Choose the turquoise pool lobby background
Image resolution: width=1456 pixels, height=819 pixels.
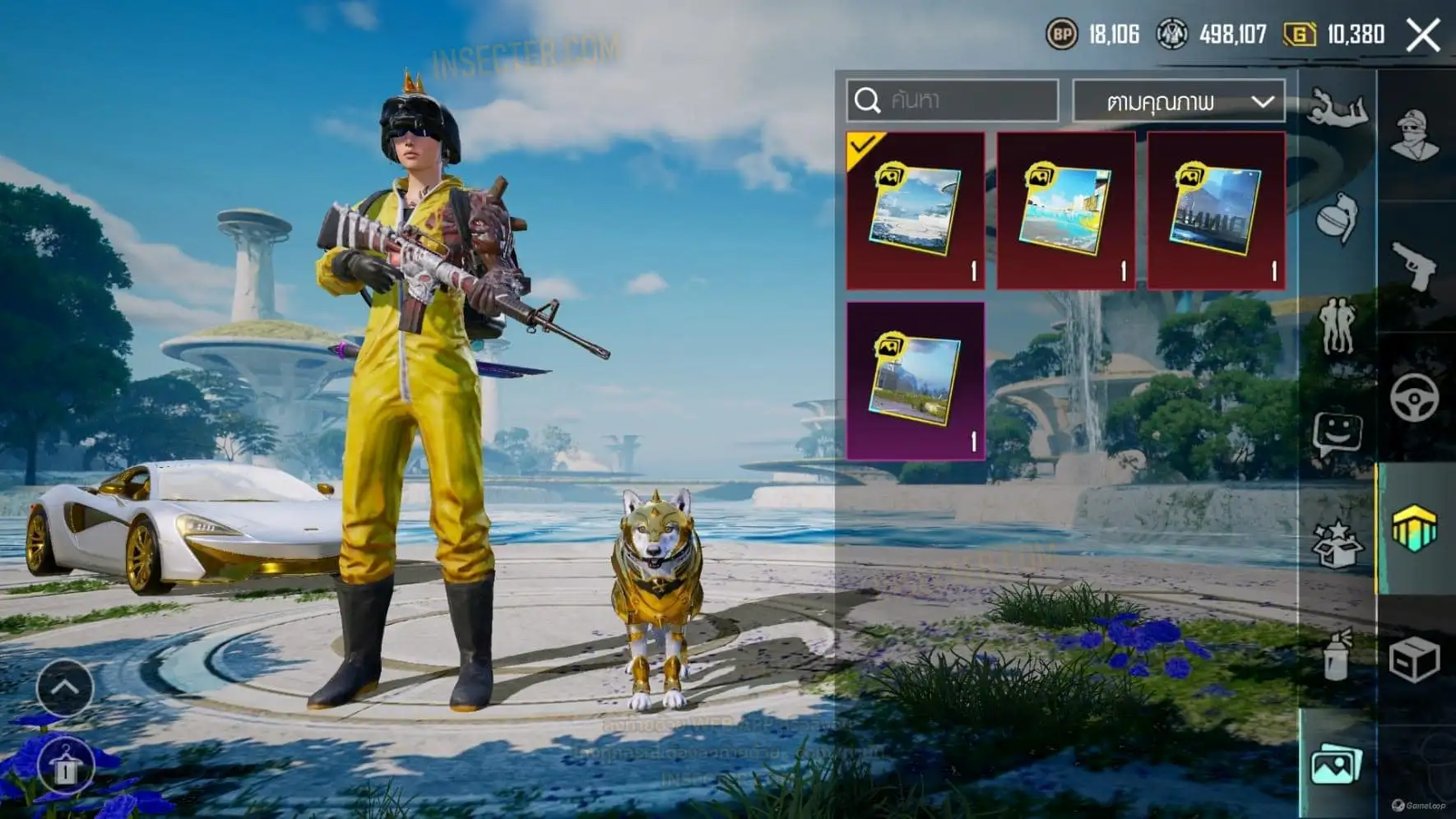pyautogui.click(x=1066, y=211)
